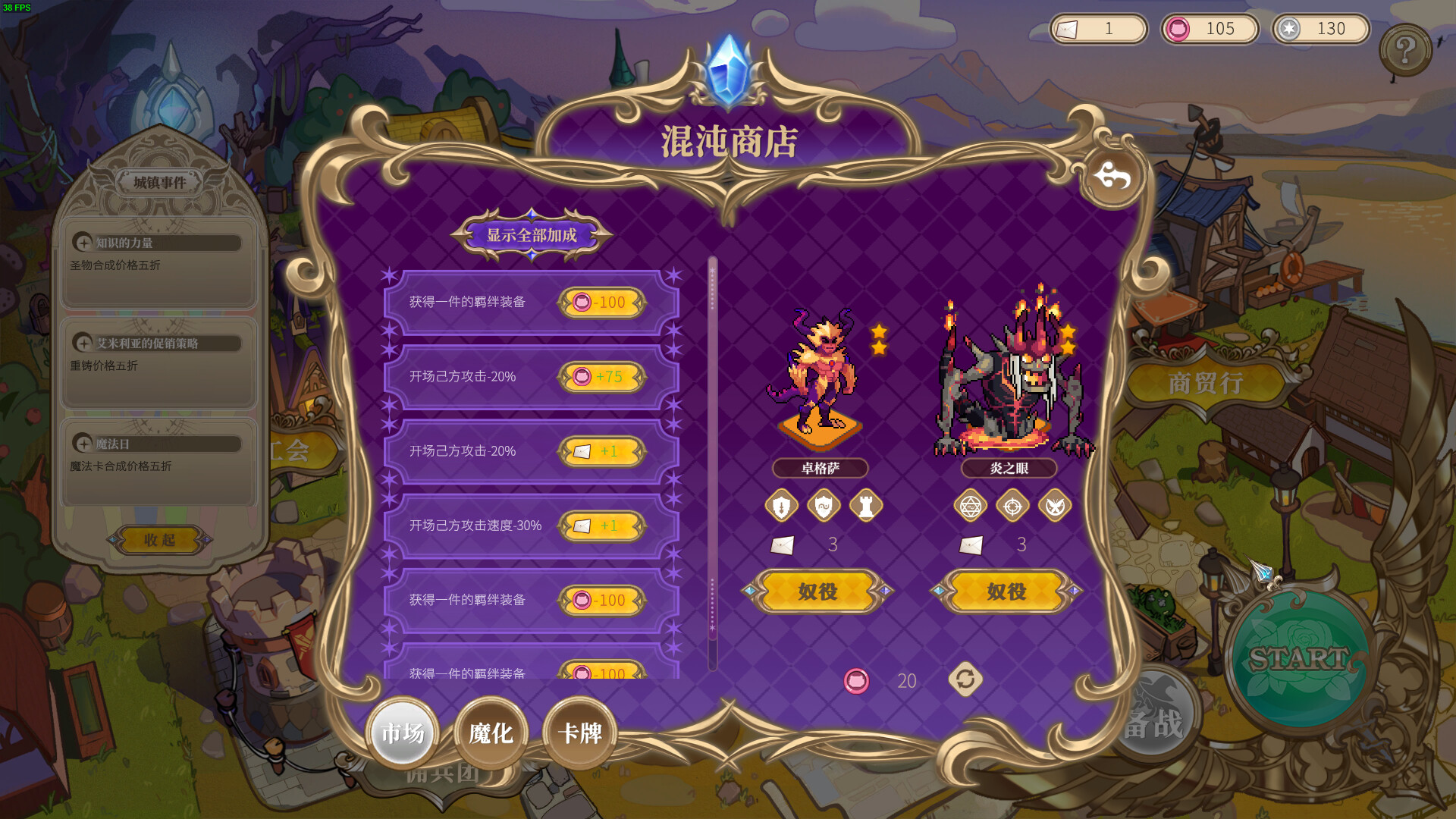Image resolution: width=1456 pixels, height=819 pixels.
Task: Click the crosshair trait icon under 炎之眼
Action: 1014,507
